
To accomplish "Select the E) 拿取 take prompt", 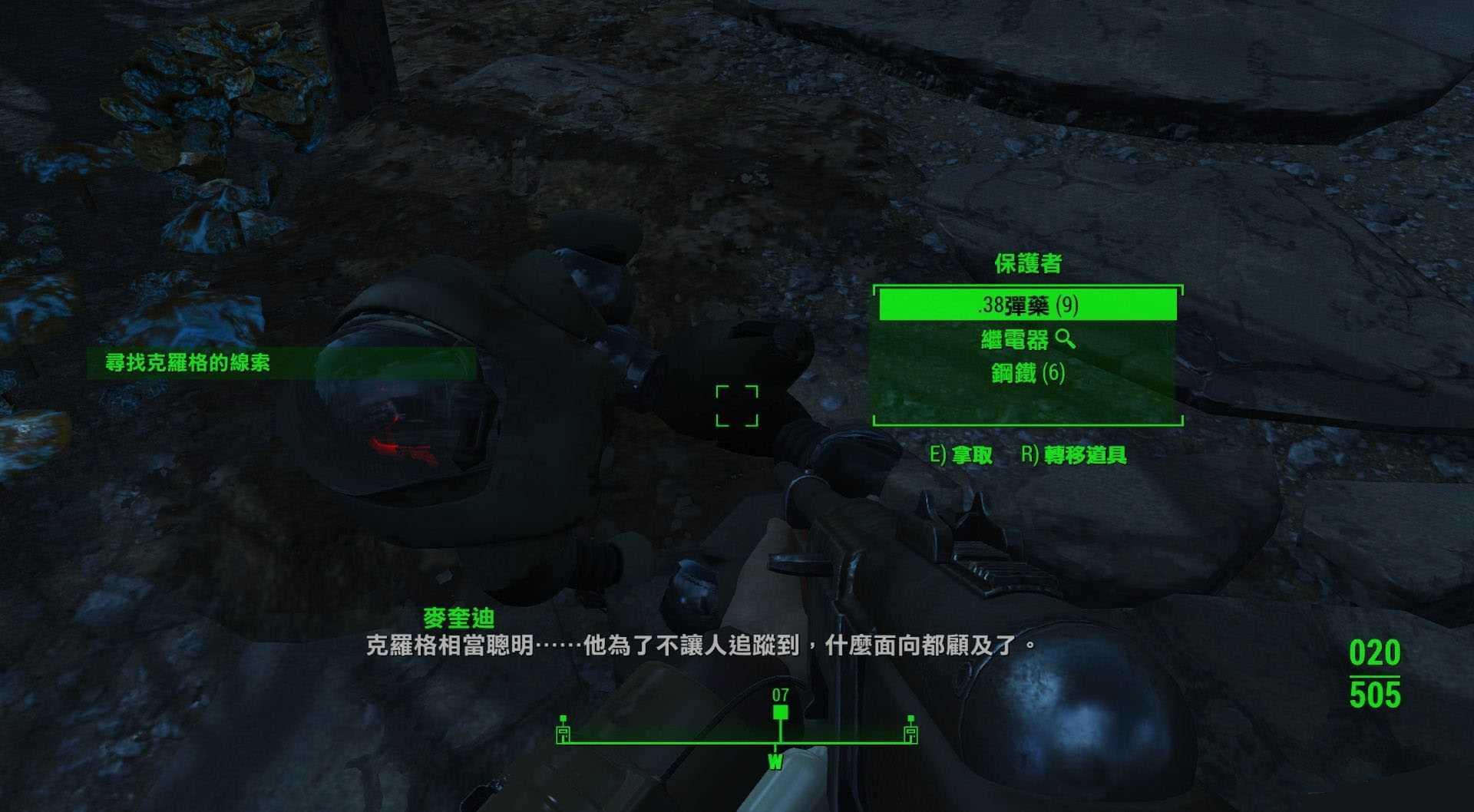I will [960, 455].
